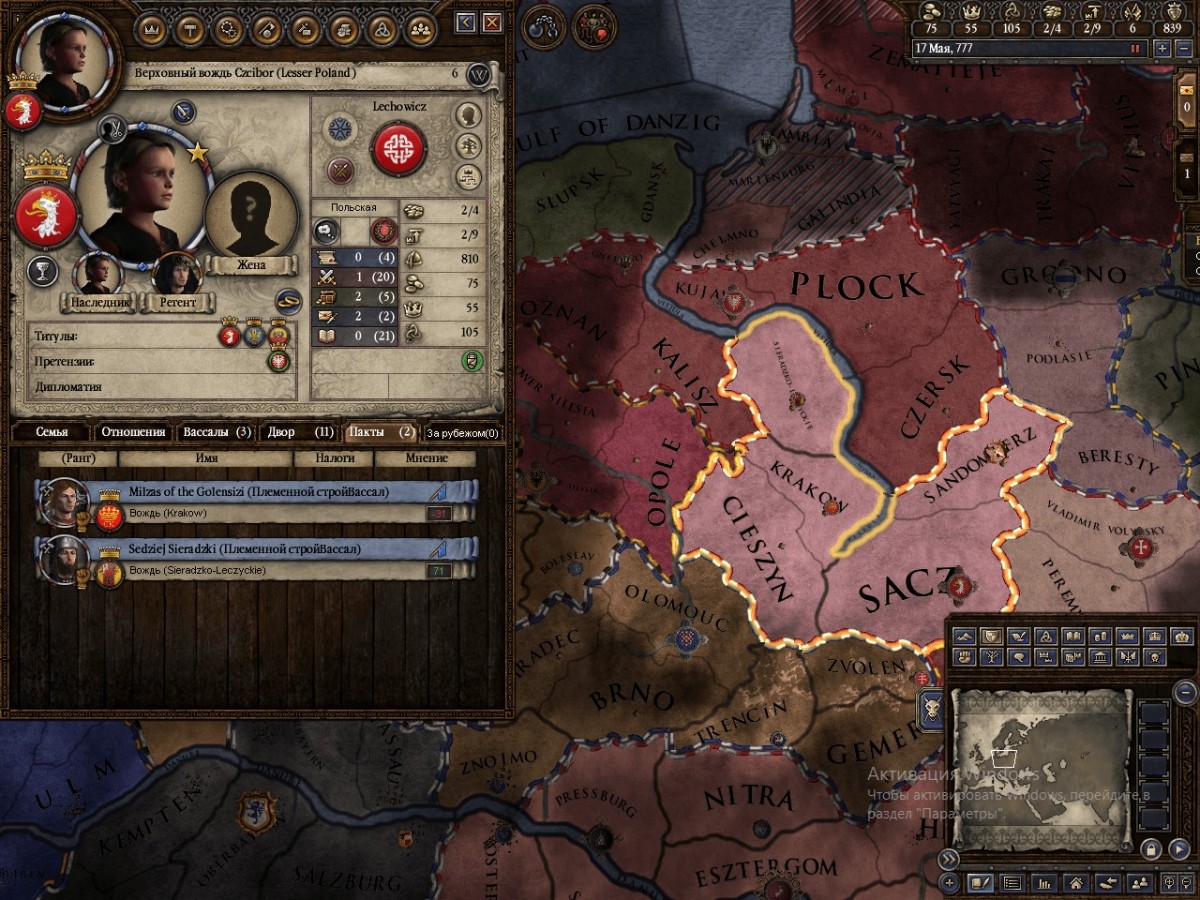Screen dimensions: 1200x900
Task: Close the character panel with the red X
Action: pos(492,22)
